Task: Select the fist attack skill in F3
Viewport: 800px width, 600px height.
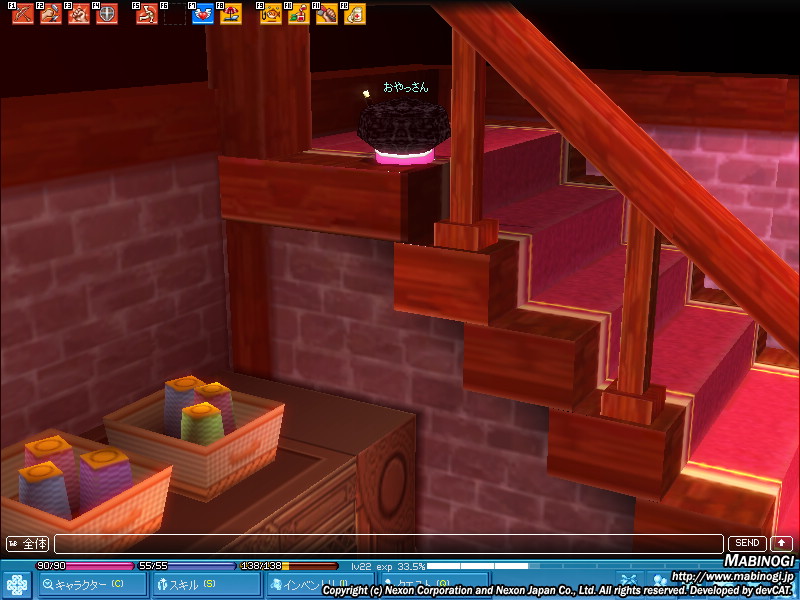Action: click(78, 15)
